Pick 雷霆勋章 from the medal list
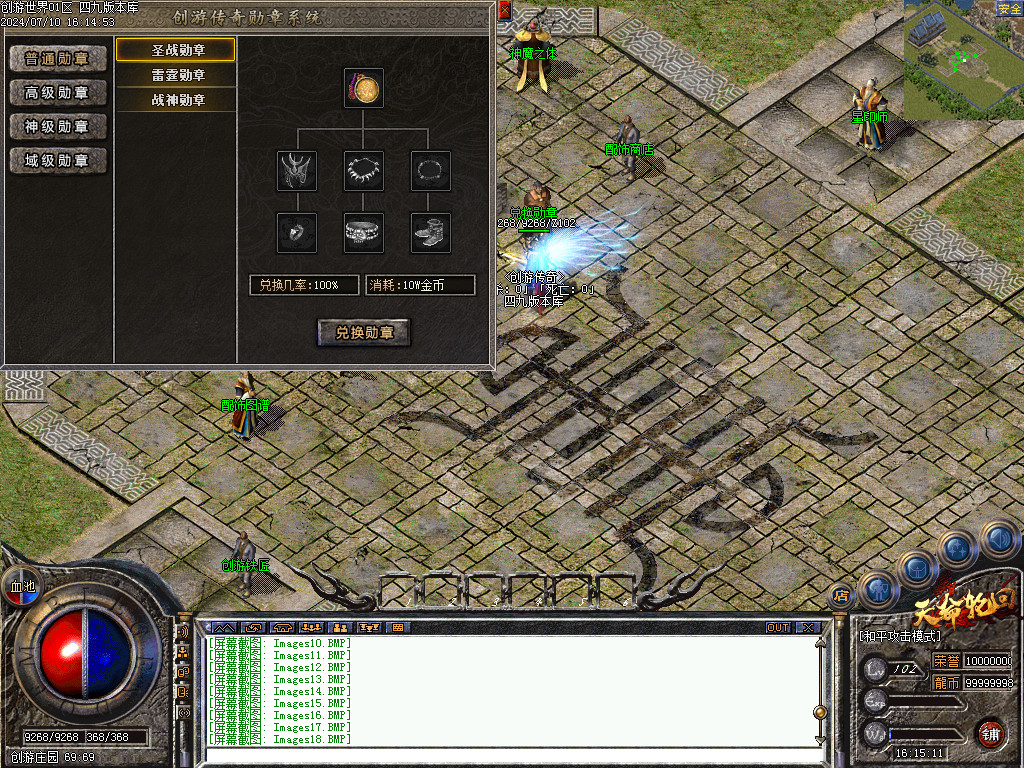The height and width of the screenshot is (768, 1024). pyautogui.click(x=176, y=75)
